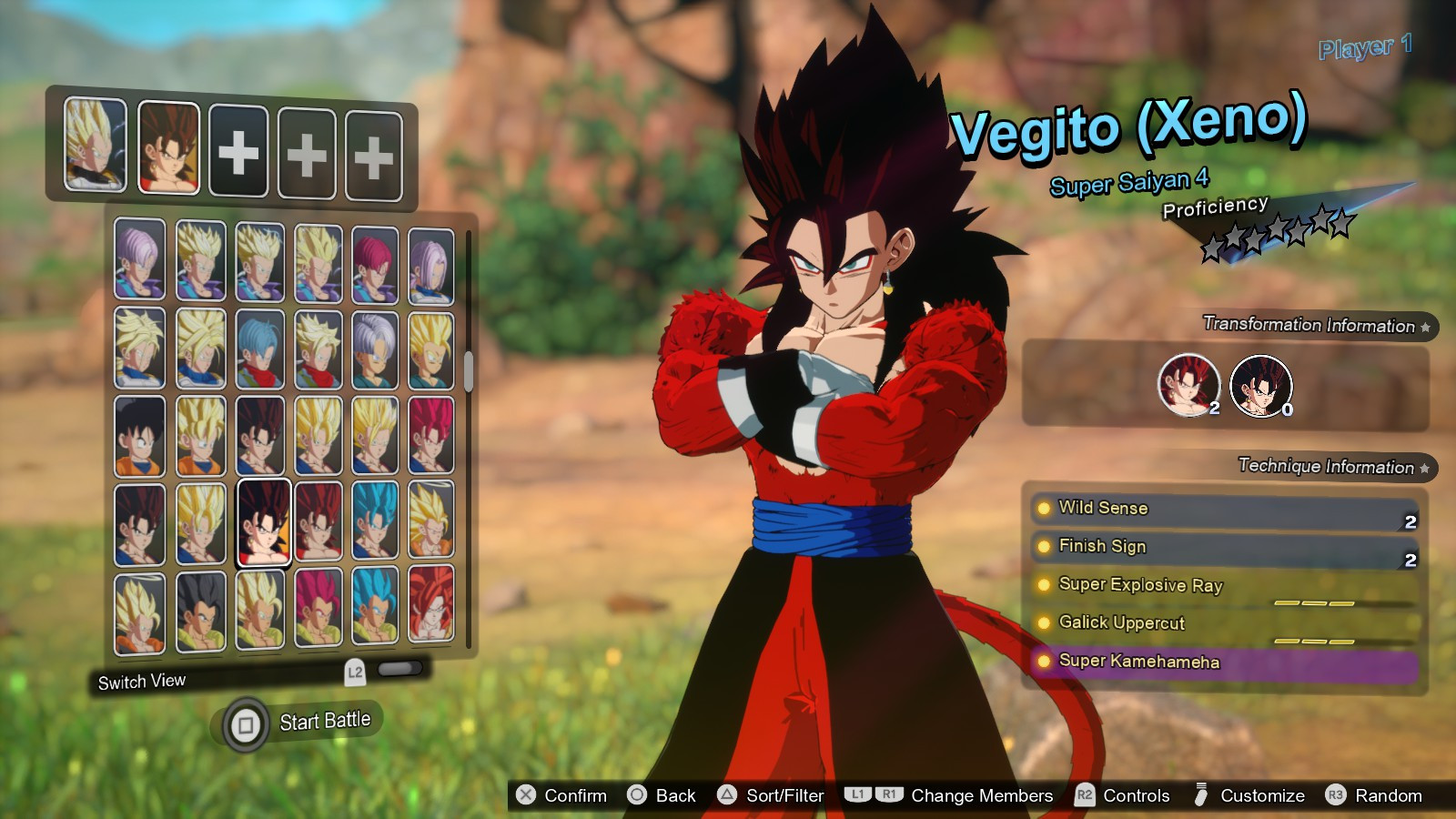Click the character grid scrollbar handle
Image resolution: width=1456 pixels, height=819 pixels.
(469, 373)
